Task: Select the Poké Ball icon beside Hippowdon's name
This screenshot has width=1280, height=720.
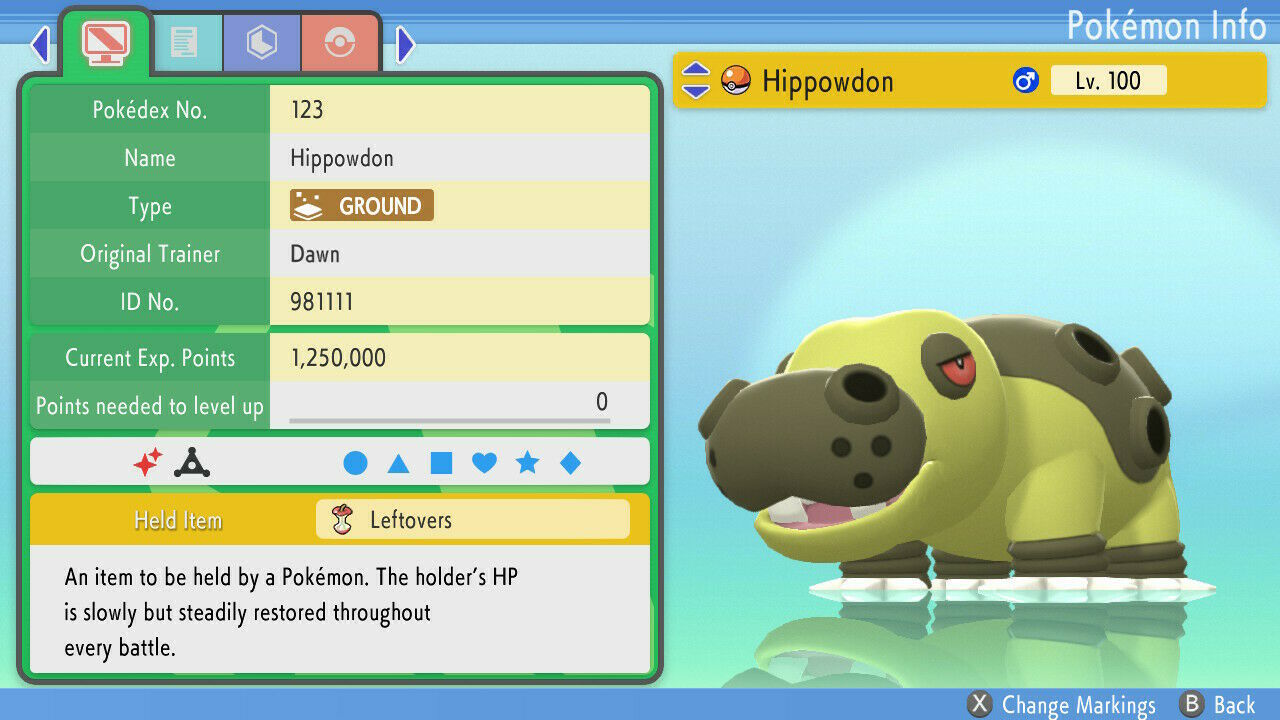Action: (734, 80)
